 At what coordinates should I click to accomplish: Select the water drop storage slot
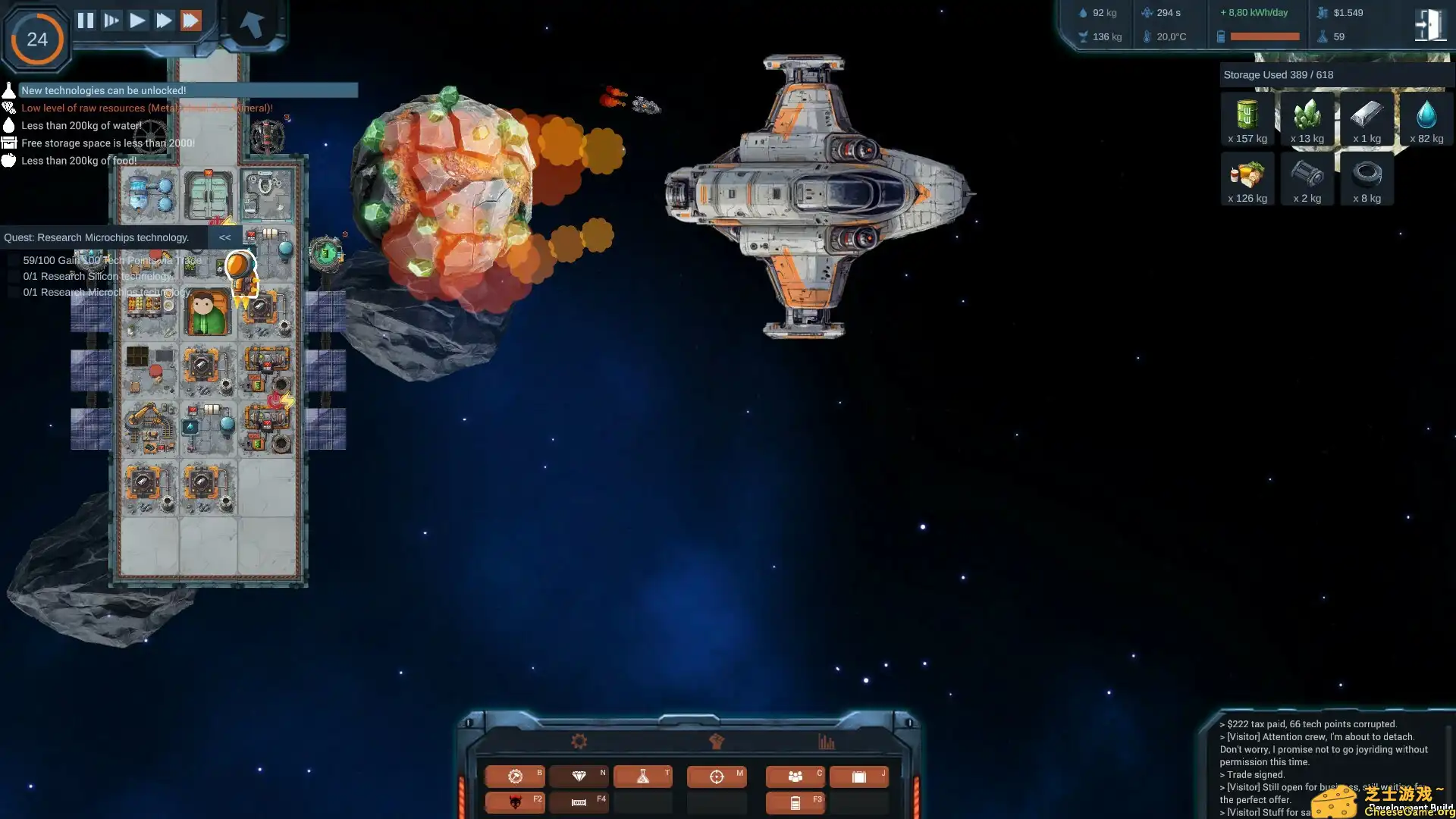click(1426, 118)
